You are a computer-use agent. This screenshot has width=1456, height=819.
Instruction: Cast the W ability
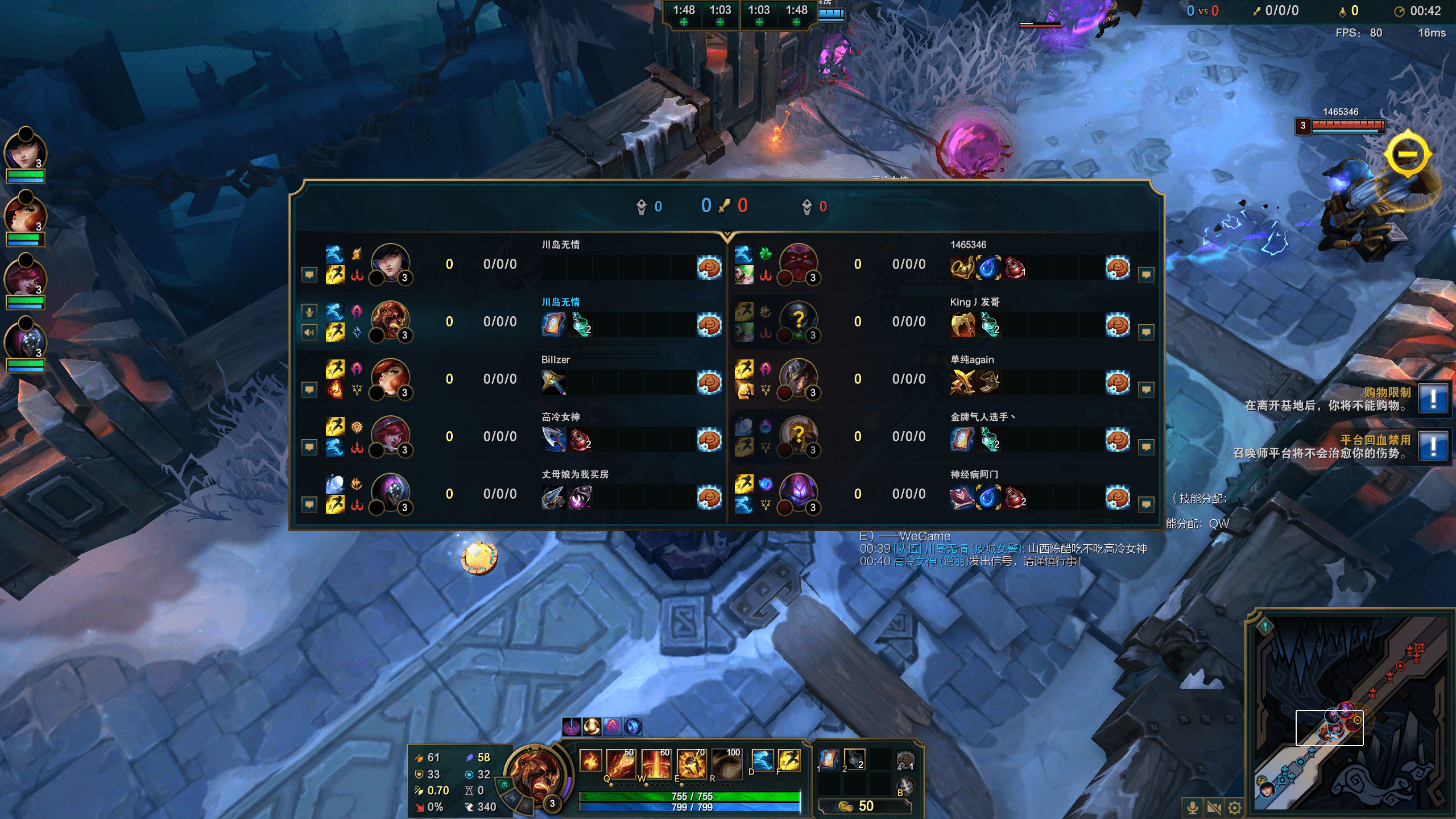(656, 763)
